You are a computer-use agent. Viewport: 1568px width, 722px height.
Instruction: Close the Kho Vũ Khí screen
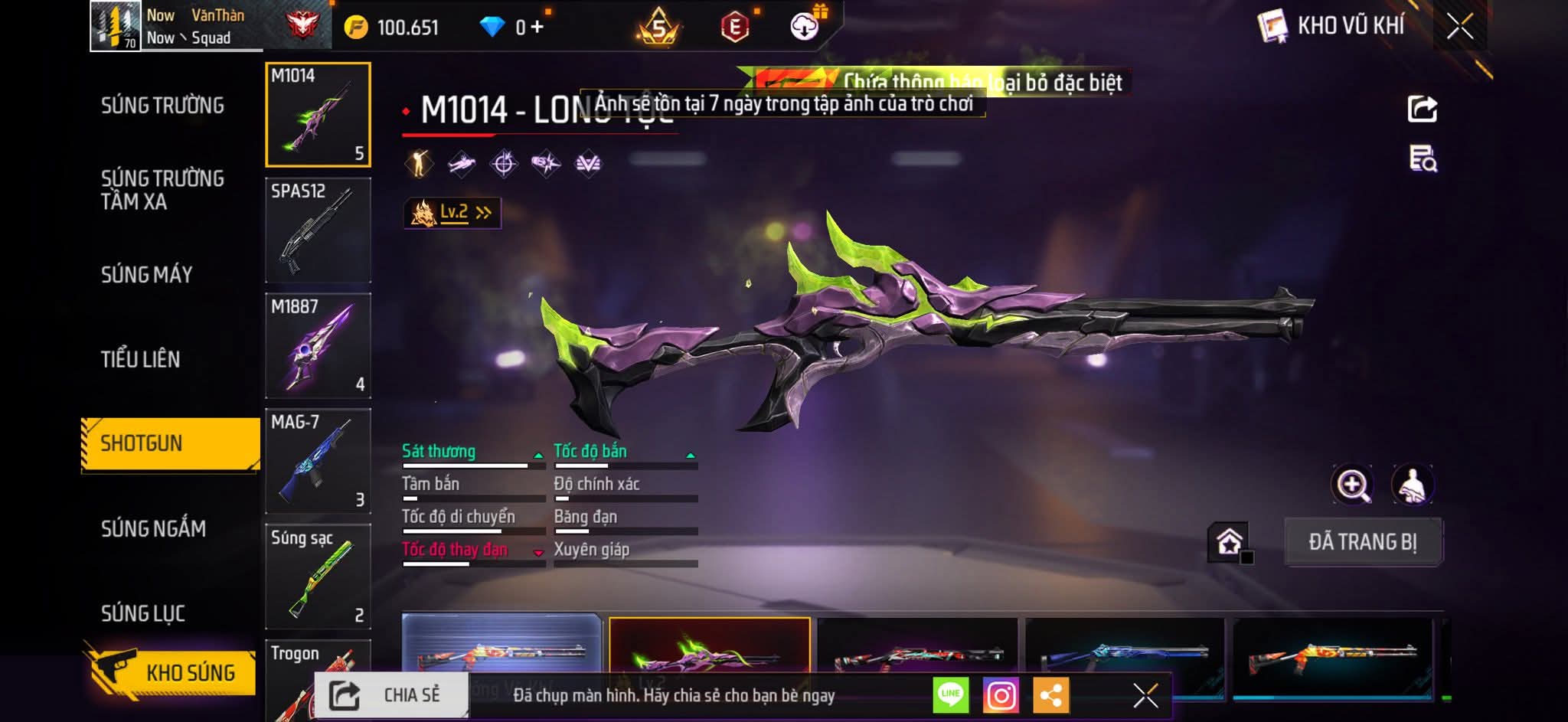click(1459, 27)
